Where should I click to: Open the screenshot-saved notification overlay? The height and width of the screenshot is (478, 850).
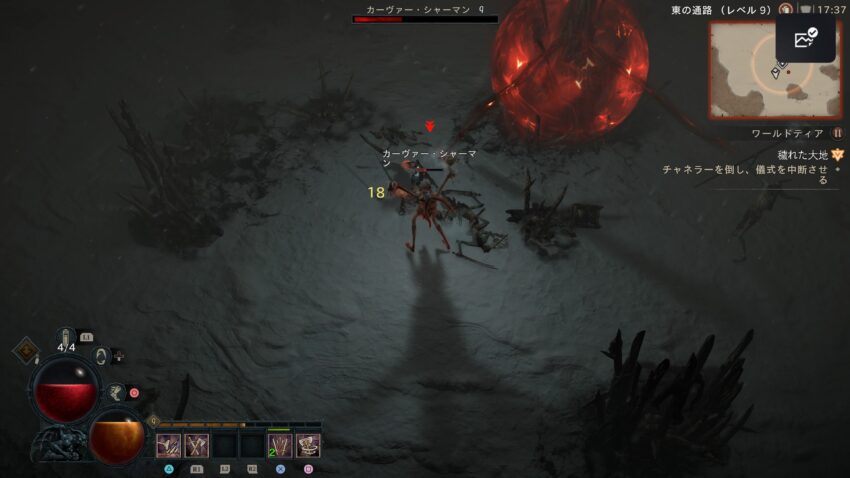coord(805,39)
